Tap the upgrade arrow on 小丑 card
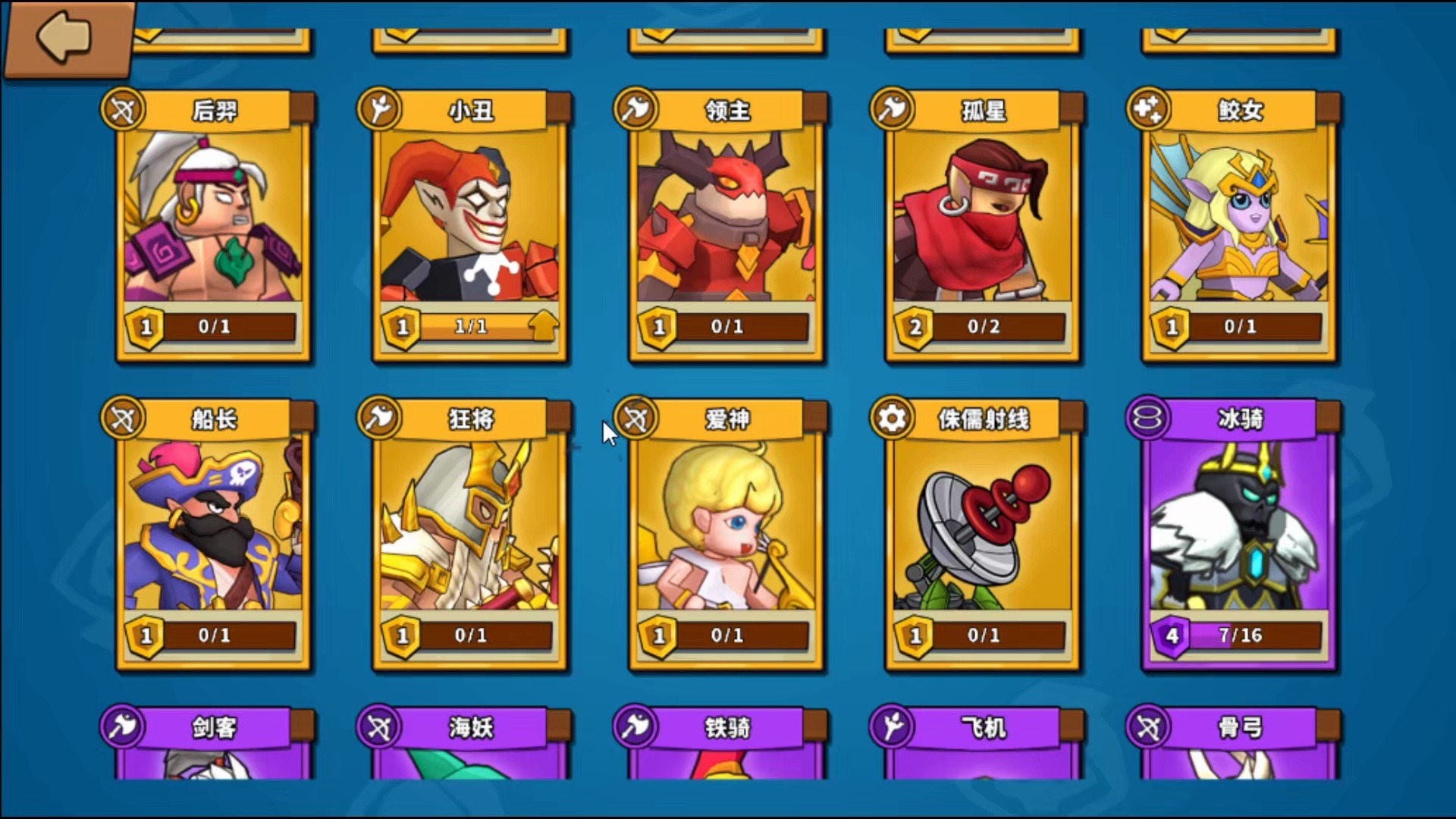Screen dimensions: 1456x819 [x=543, y=326]
